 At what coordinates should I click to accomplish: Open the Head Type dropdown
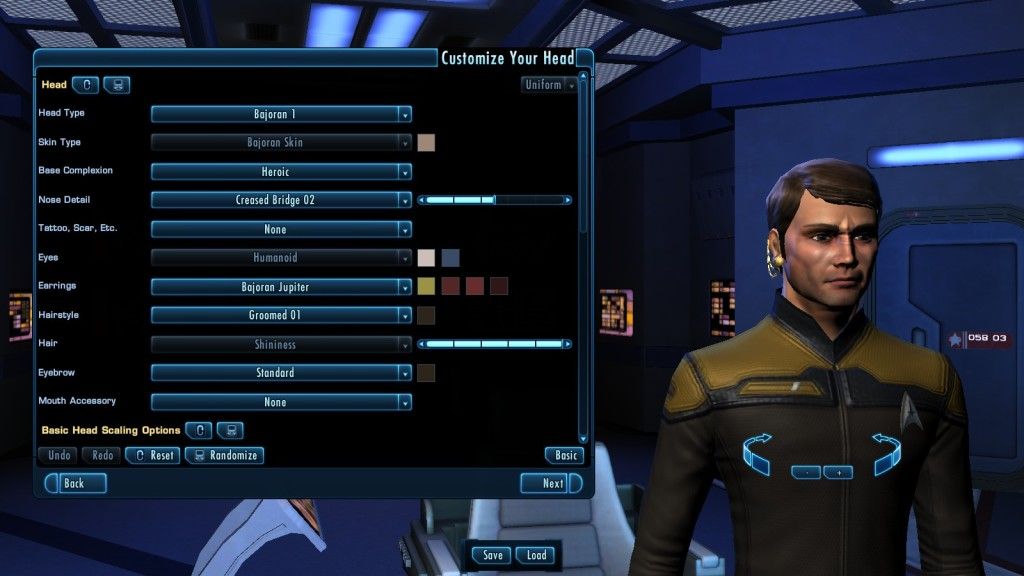click(281, 114)
